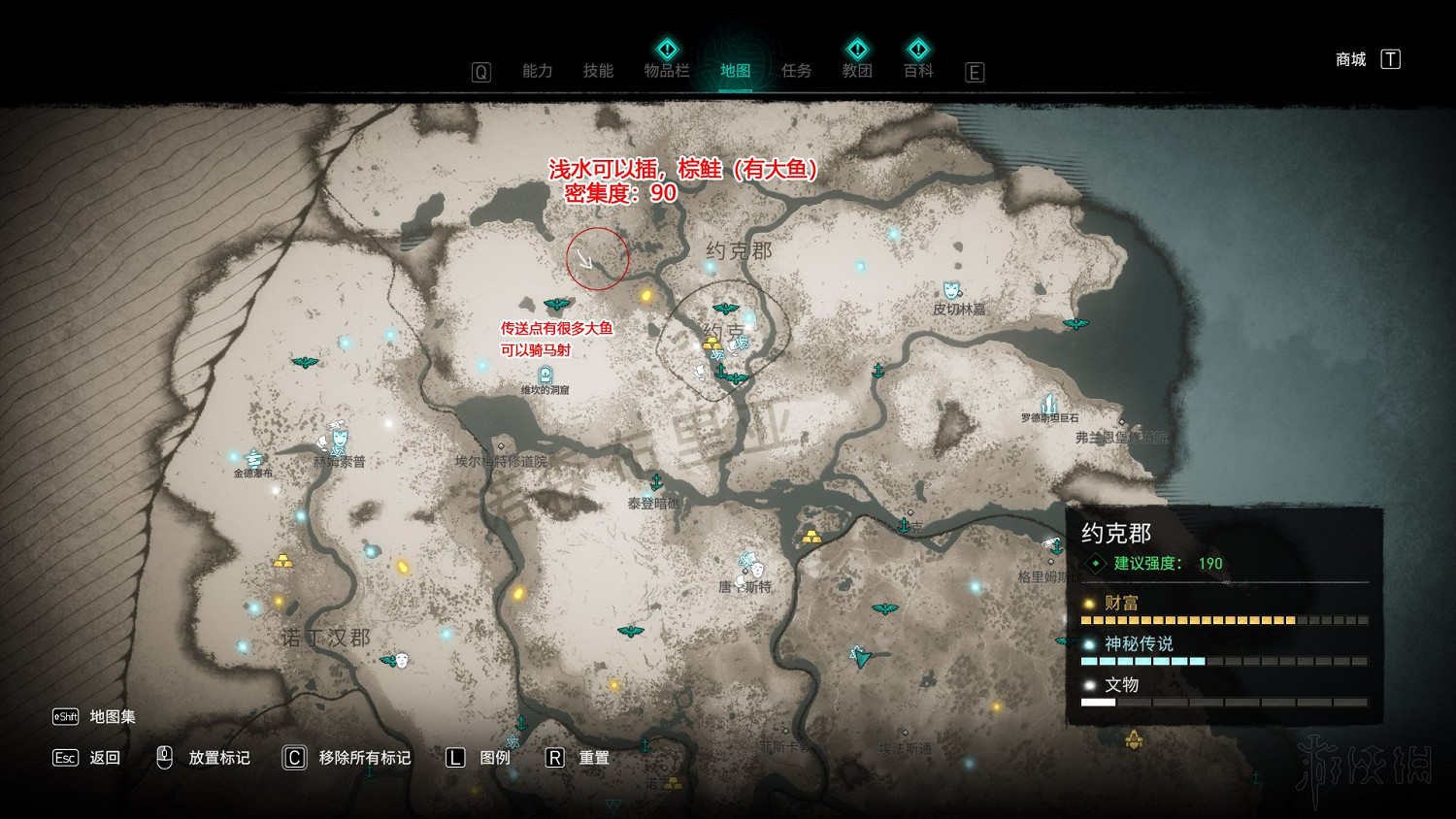Click 移除所有标记 to clear markers
The width and height of the screenshot is (1456, 819).
[x=362, y=758]
